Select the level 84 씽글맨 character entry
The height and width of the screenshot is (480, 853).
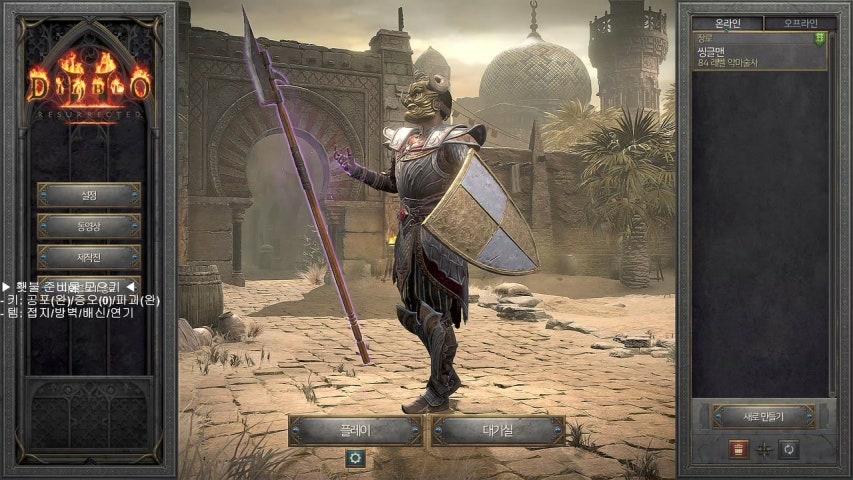(760, 51)
